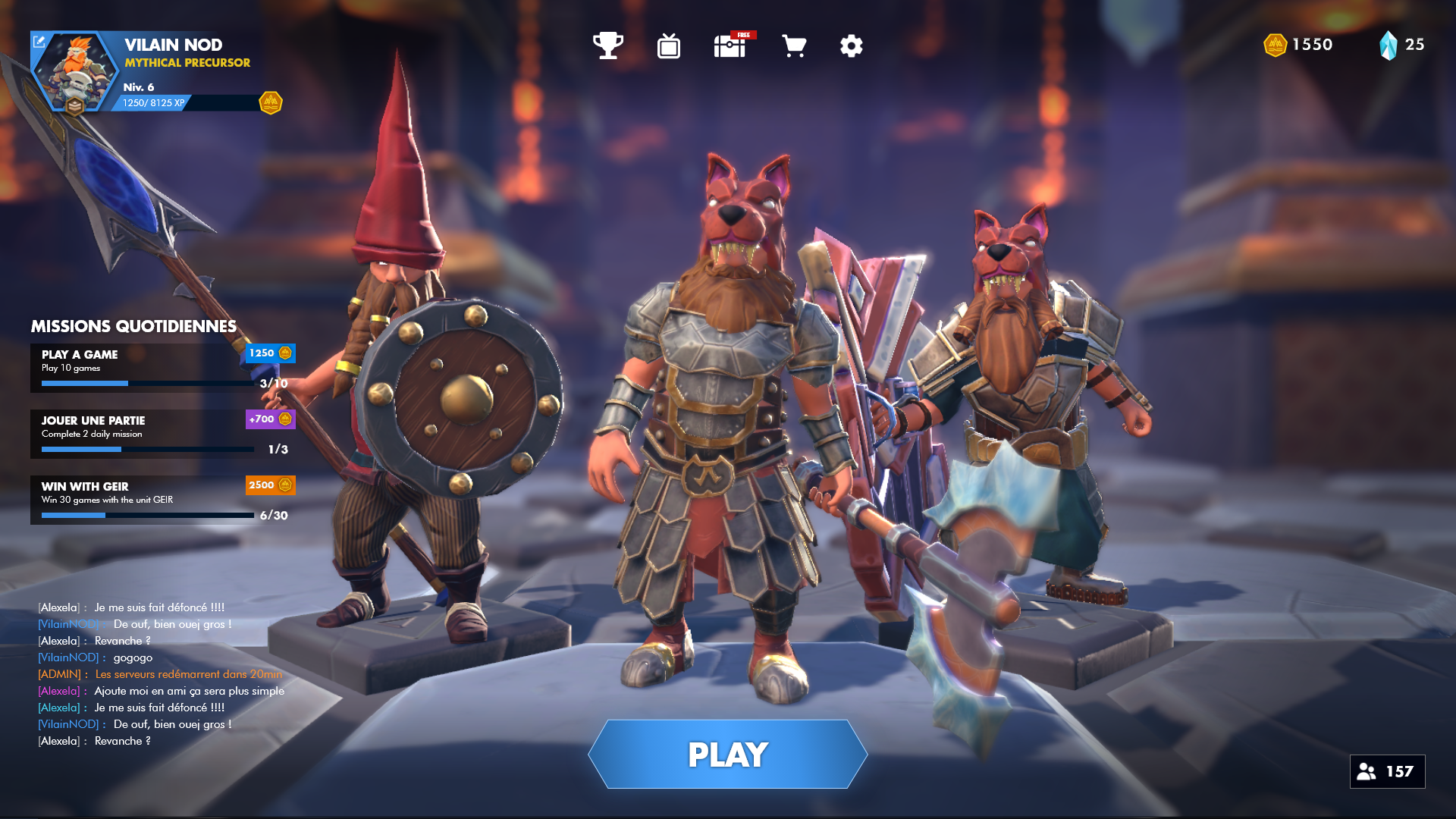1456x819 pixels.
Task: Open the MISSIONS QUOTIDIENNES header
Action: [x=132, y=327]
